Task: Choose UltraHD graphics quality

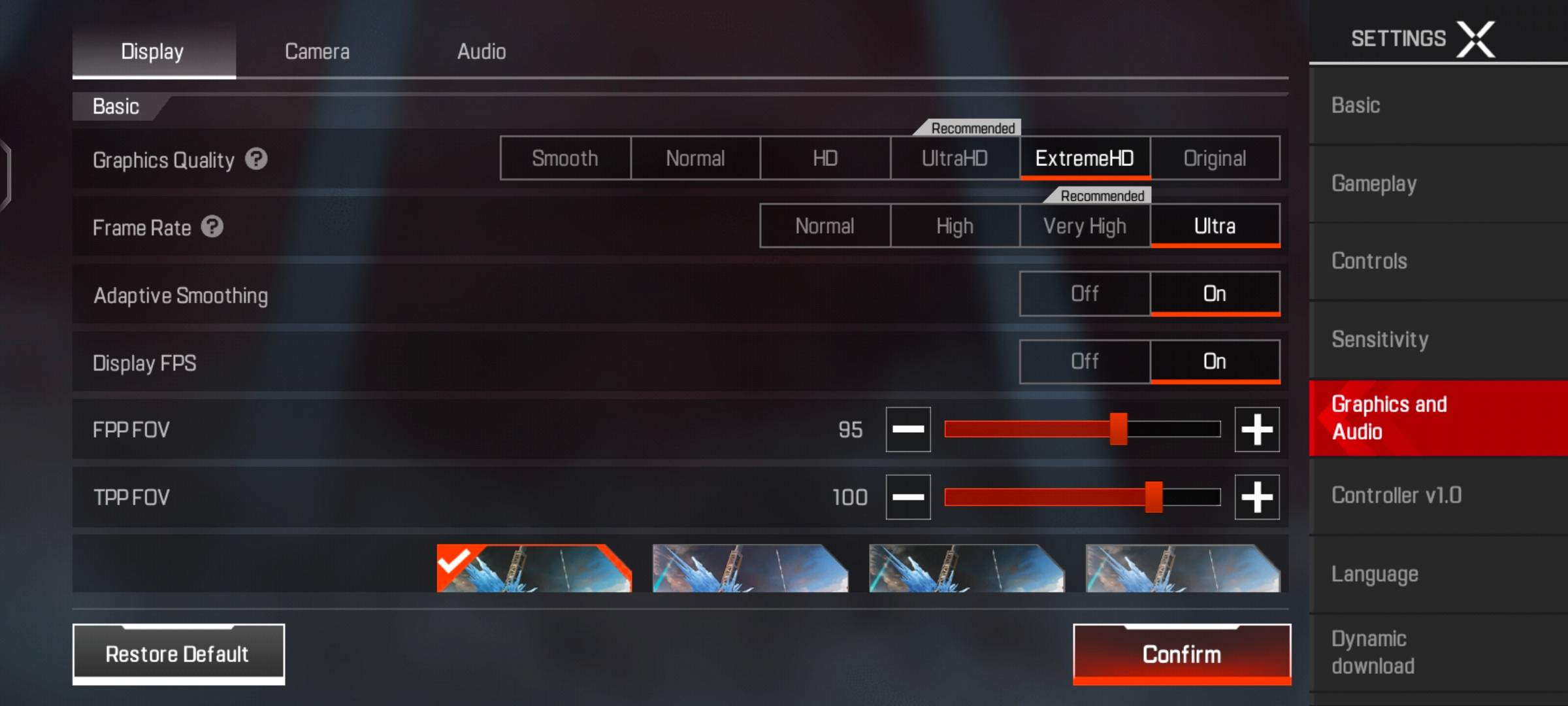Action: pyautogui.click(x=955, y=158)
